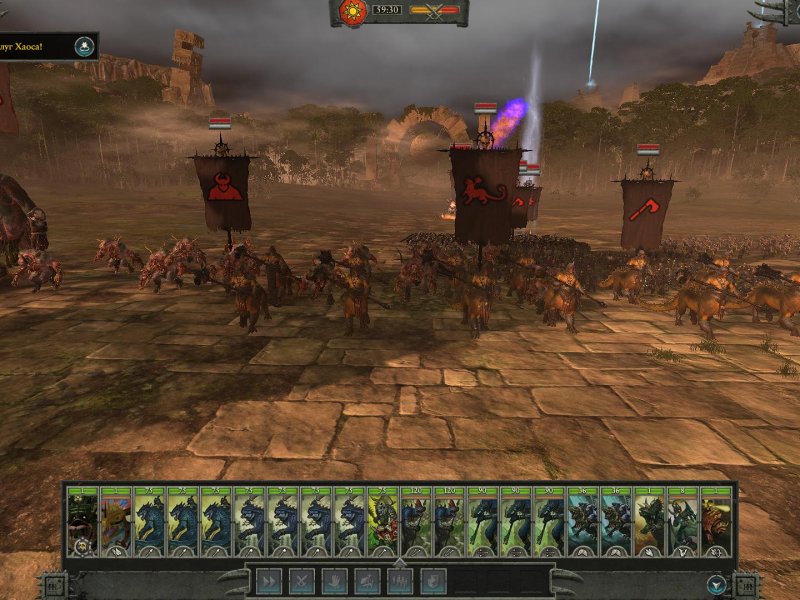Image resolution: width=800 pixels, height=600 pixels.
Task: Click the round icon on the Хаоса notification
Action: point(85,45)
